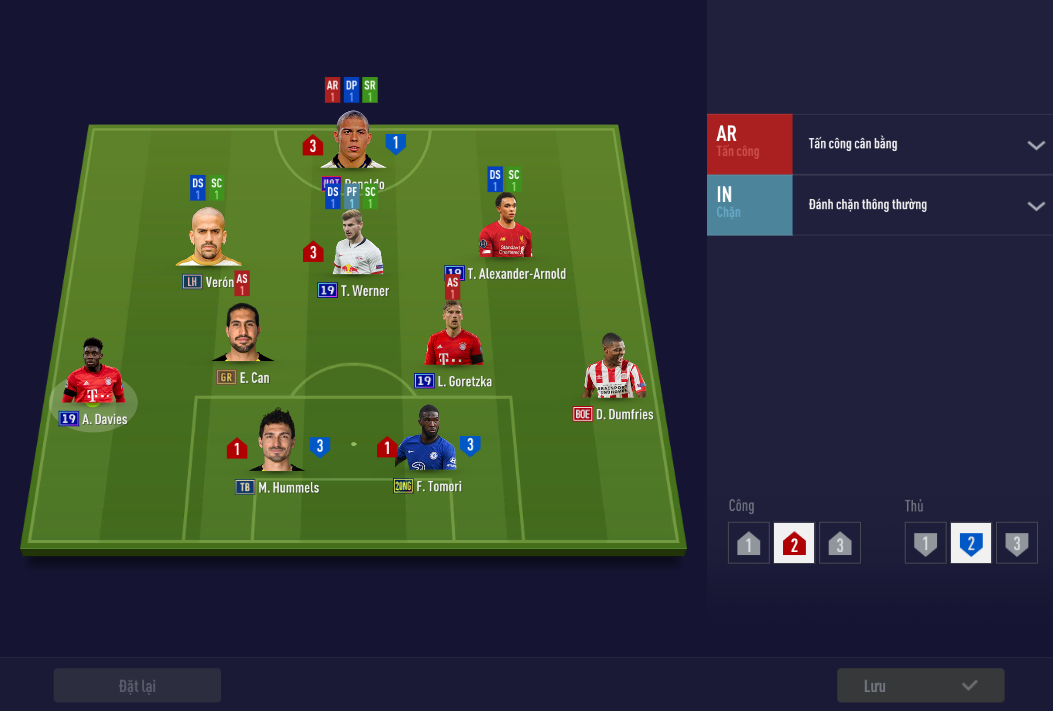Open the IN defensive tactic dropdown
Viewport: 1053px width, 711px height.
(1035, 206)
